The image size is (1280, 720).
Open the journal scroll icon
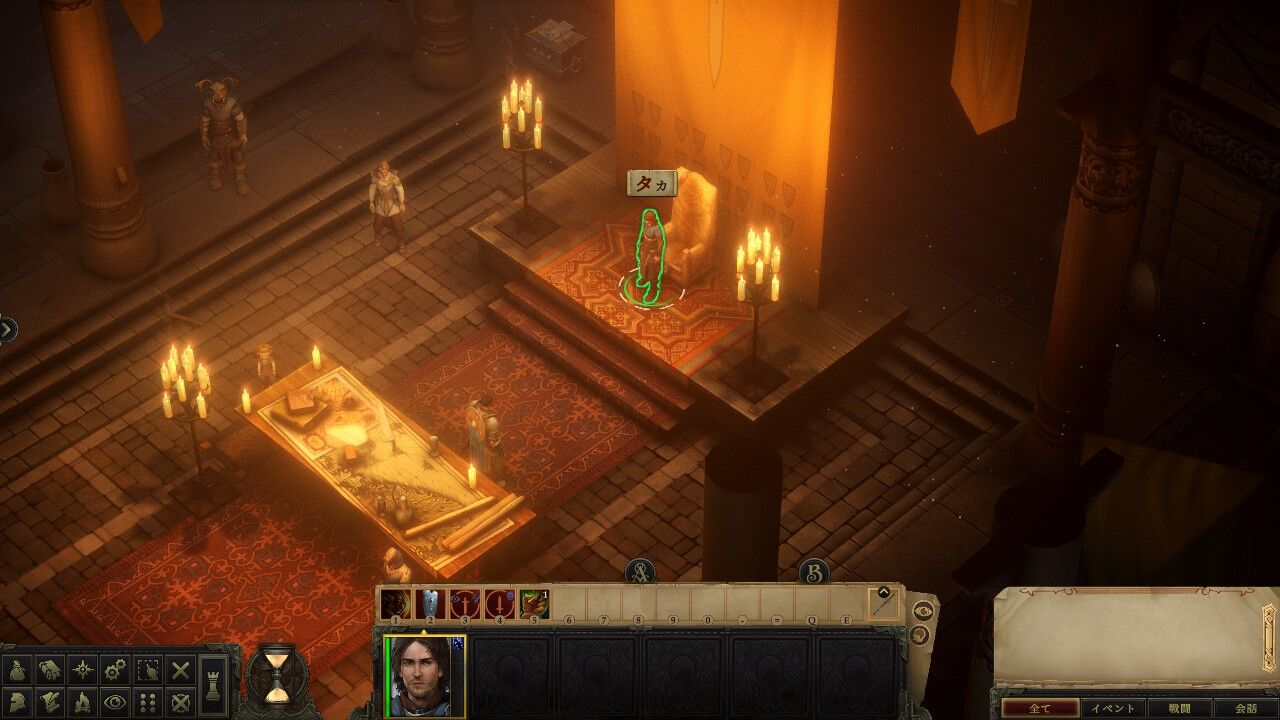tap(51, 670)
